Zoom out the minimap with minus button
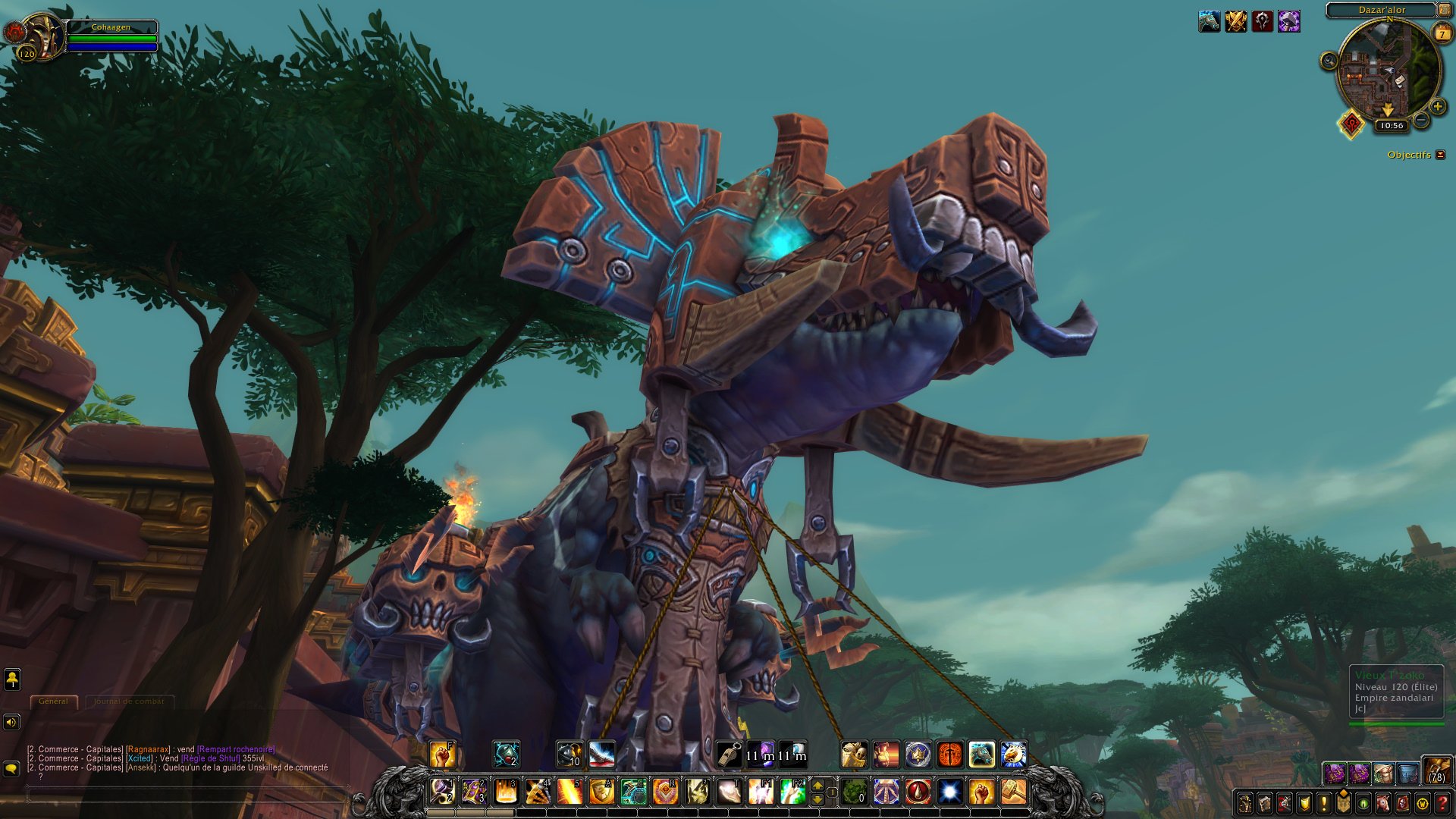 pos(1422,121)
